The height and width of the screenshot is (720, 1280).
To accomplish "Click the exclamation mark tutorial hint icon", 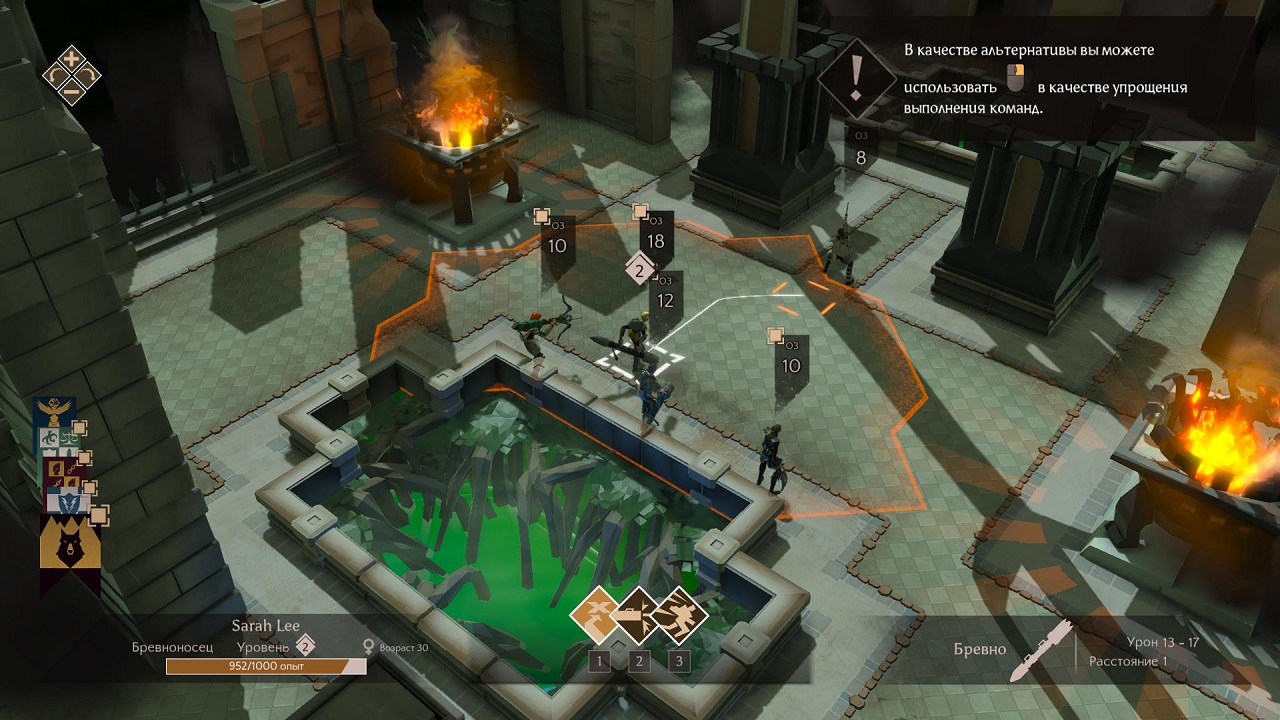I will (855, 76).
